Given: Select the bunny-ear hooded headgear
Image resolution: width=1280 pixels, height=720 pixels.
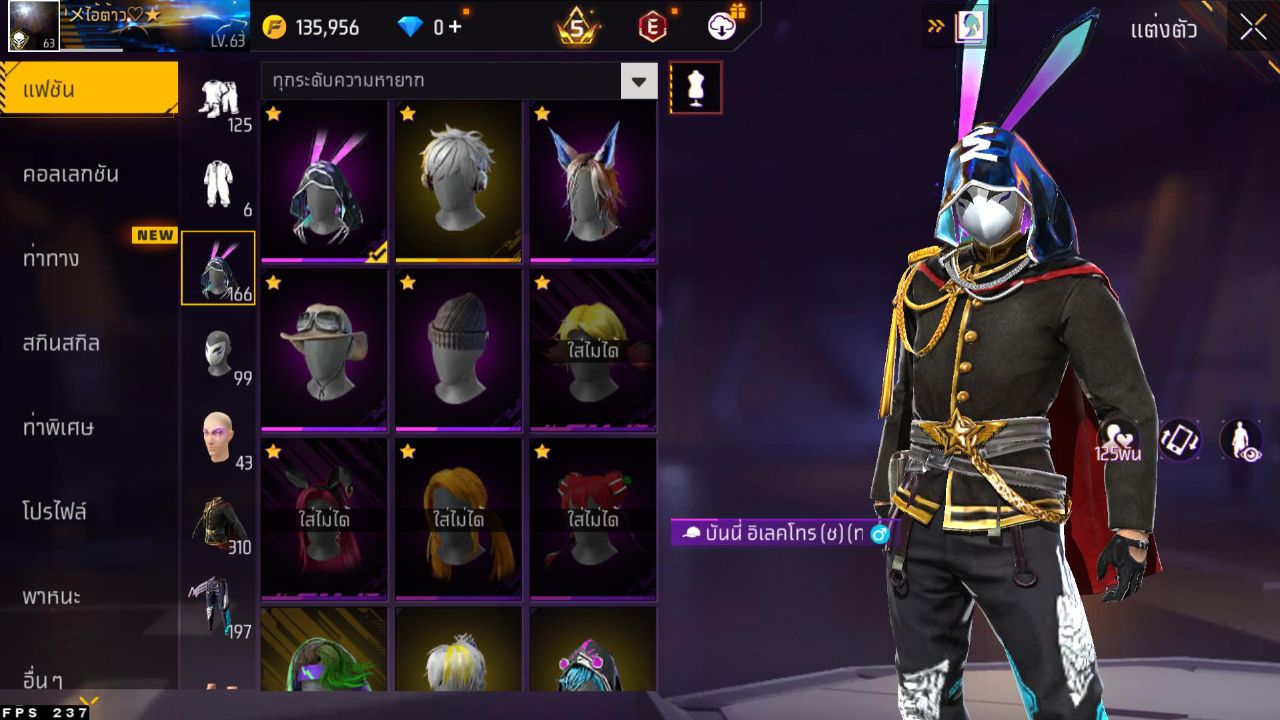Looking at the screenshot, I should point(323,181).
